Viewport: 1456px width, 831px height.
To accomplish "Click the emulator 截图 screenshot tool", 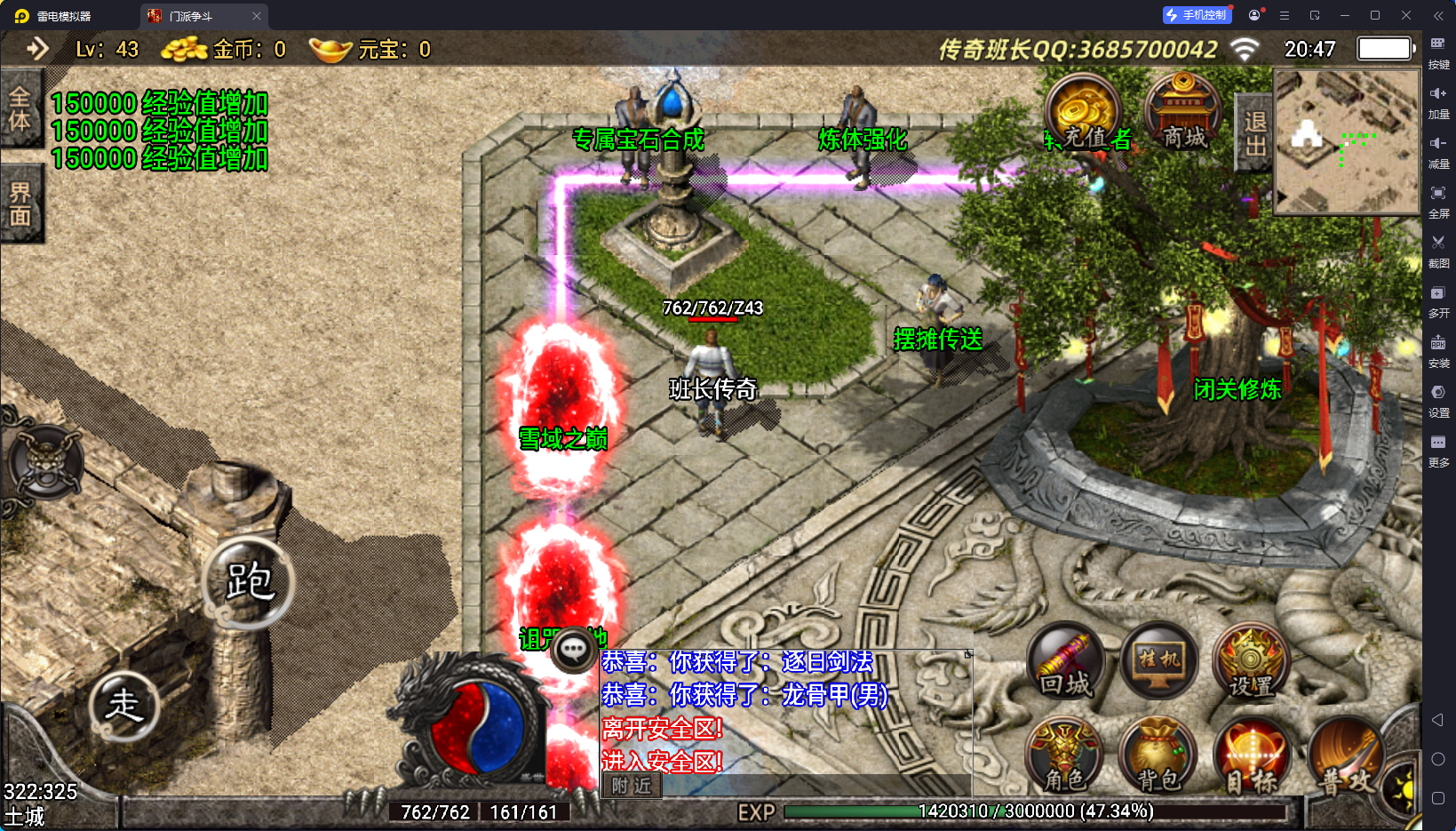I will pyautogui.click(x=1438, y=250).
